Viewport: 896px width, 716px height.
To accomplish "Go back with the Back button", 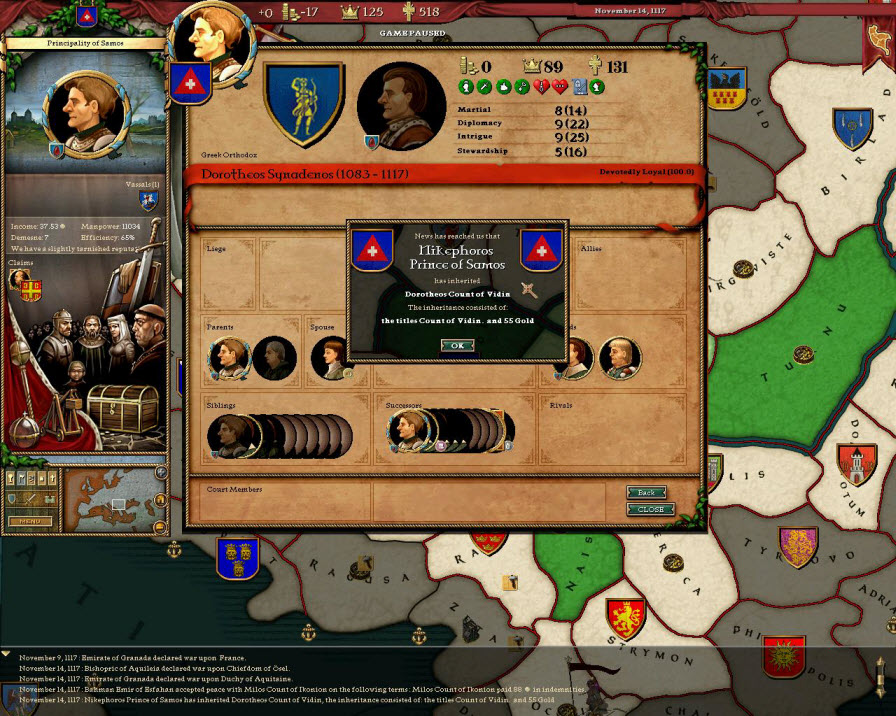I will (646, 493).
